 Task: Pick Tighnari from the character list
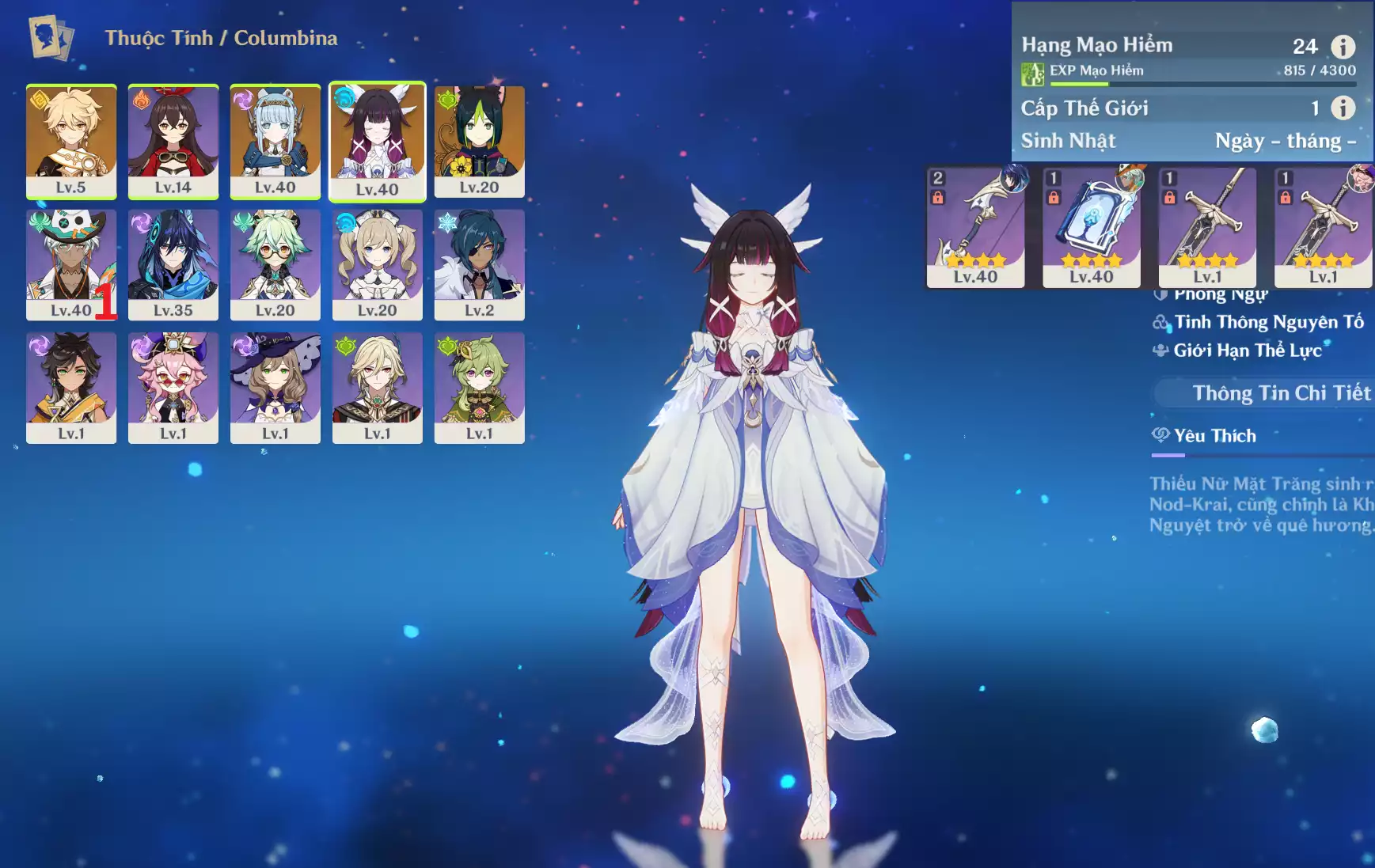[479, 141]
